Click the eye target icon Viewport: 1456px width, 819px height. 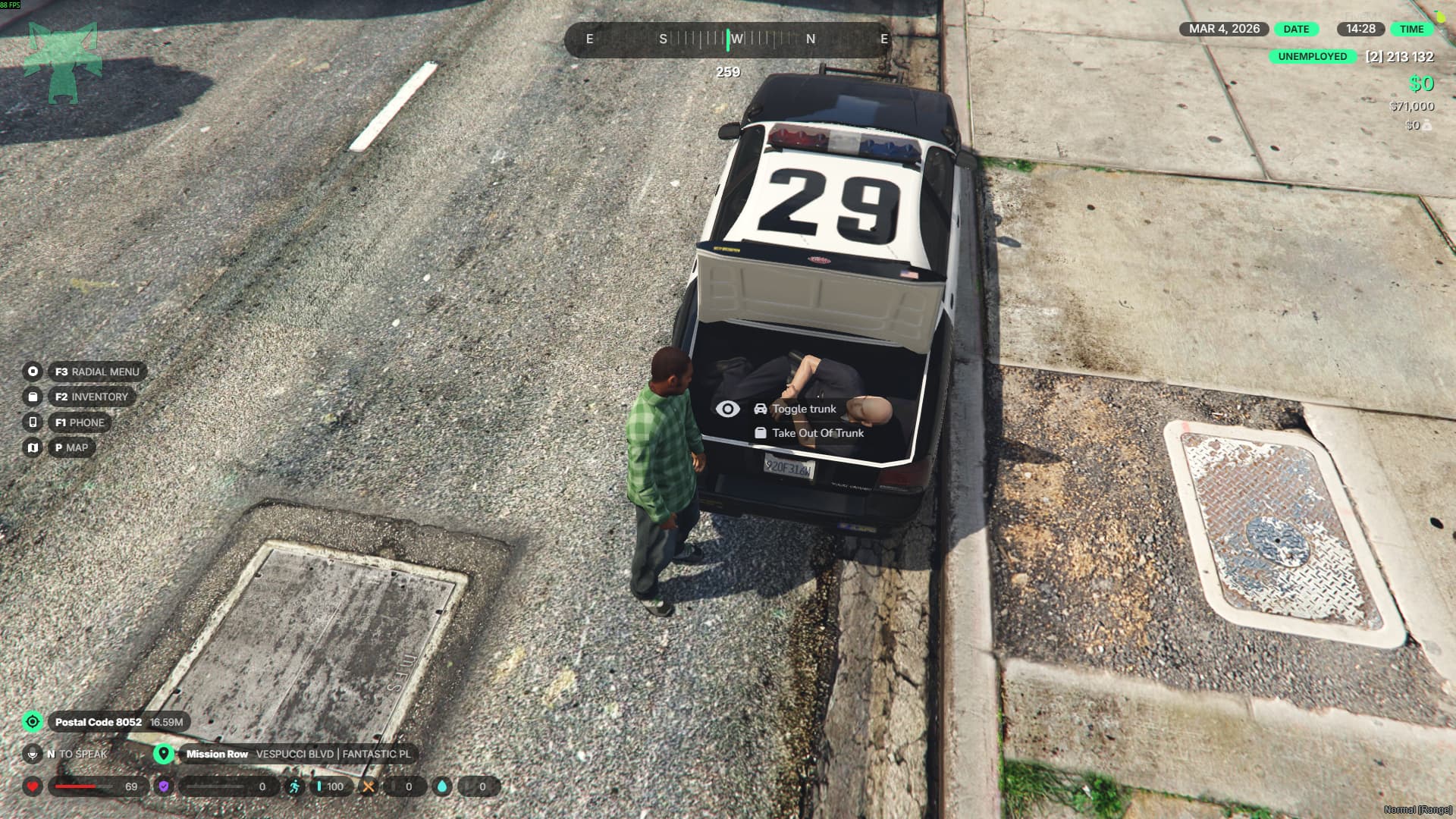click(x=727, y=409)
